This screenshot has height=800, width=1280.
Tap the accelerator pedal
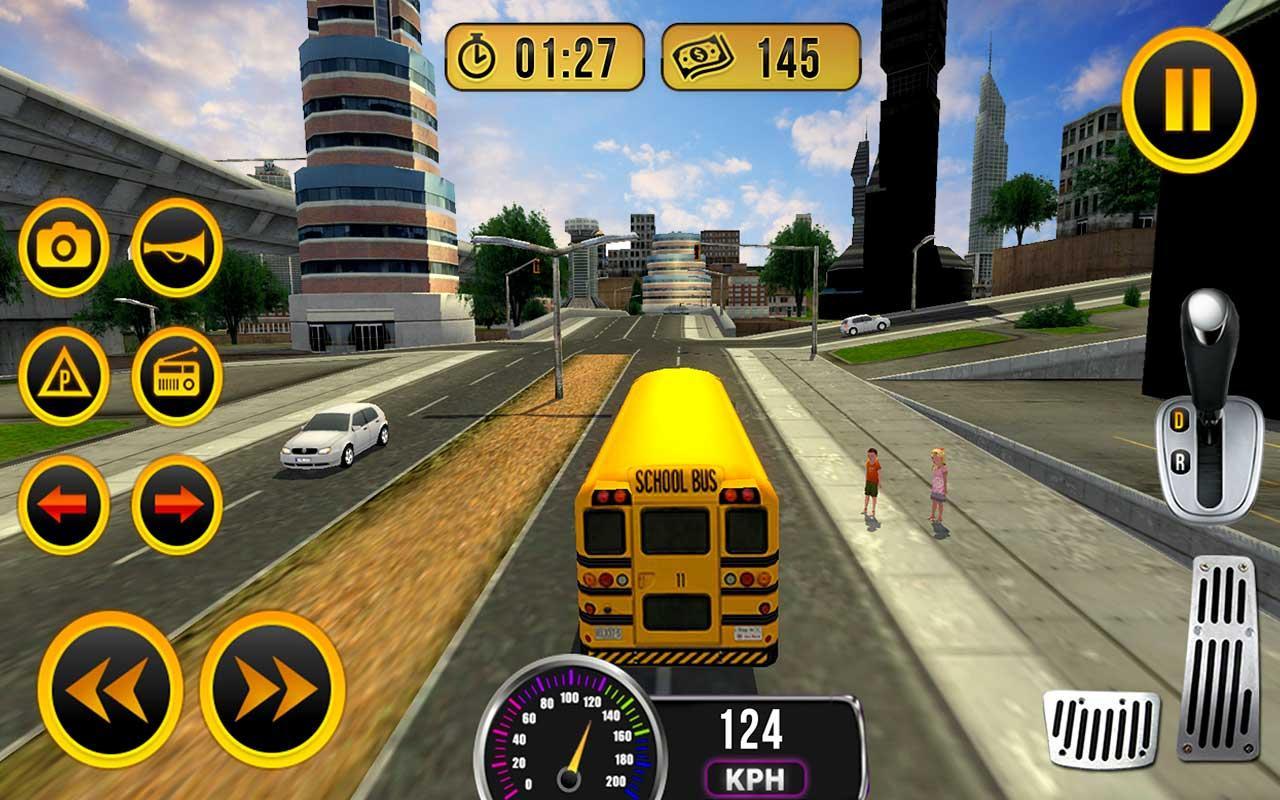tap(1217, 658)
